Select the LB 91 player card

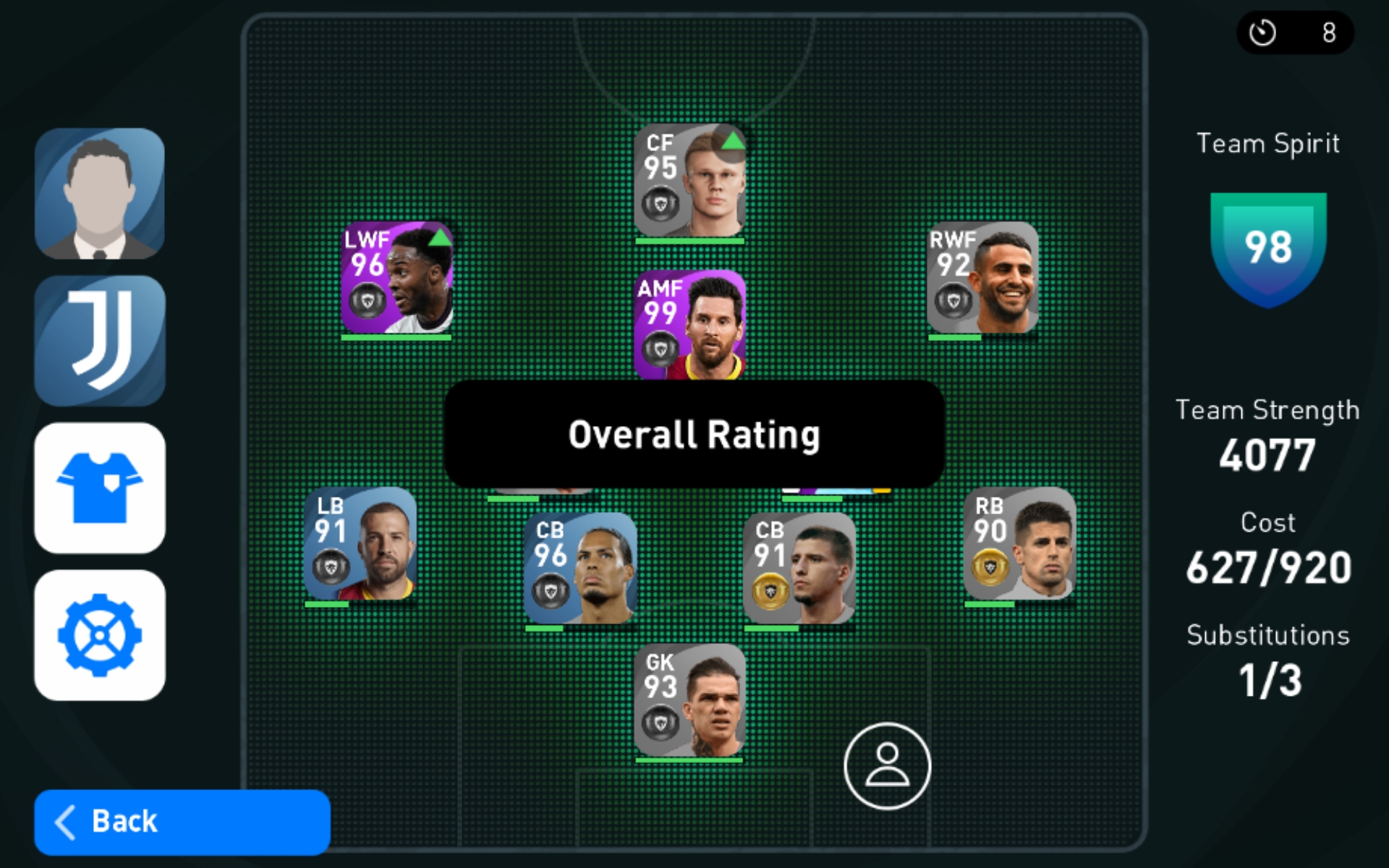pyautogui.click(x=360, y=544)
